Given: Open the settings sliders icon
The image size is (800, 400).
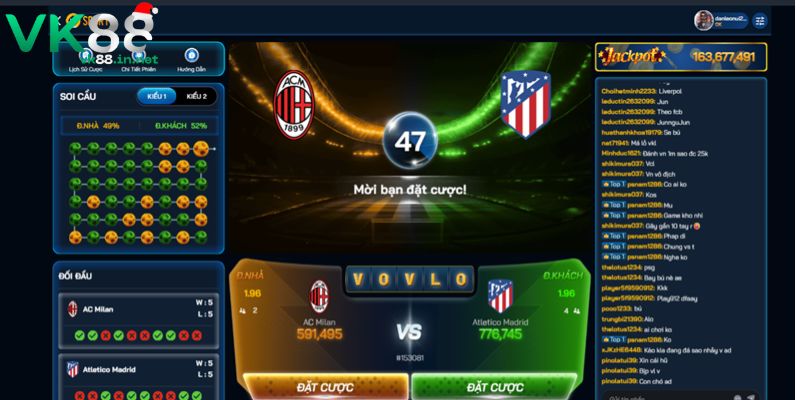Looking at the screenshot, I should pos(760,20).
